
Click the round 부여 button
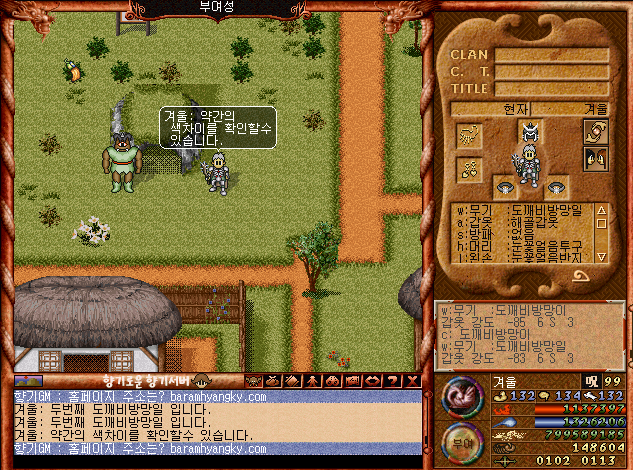(x=461, y=442)
